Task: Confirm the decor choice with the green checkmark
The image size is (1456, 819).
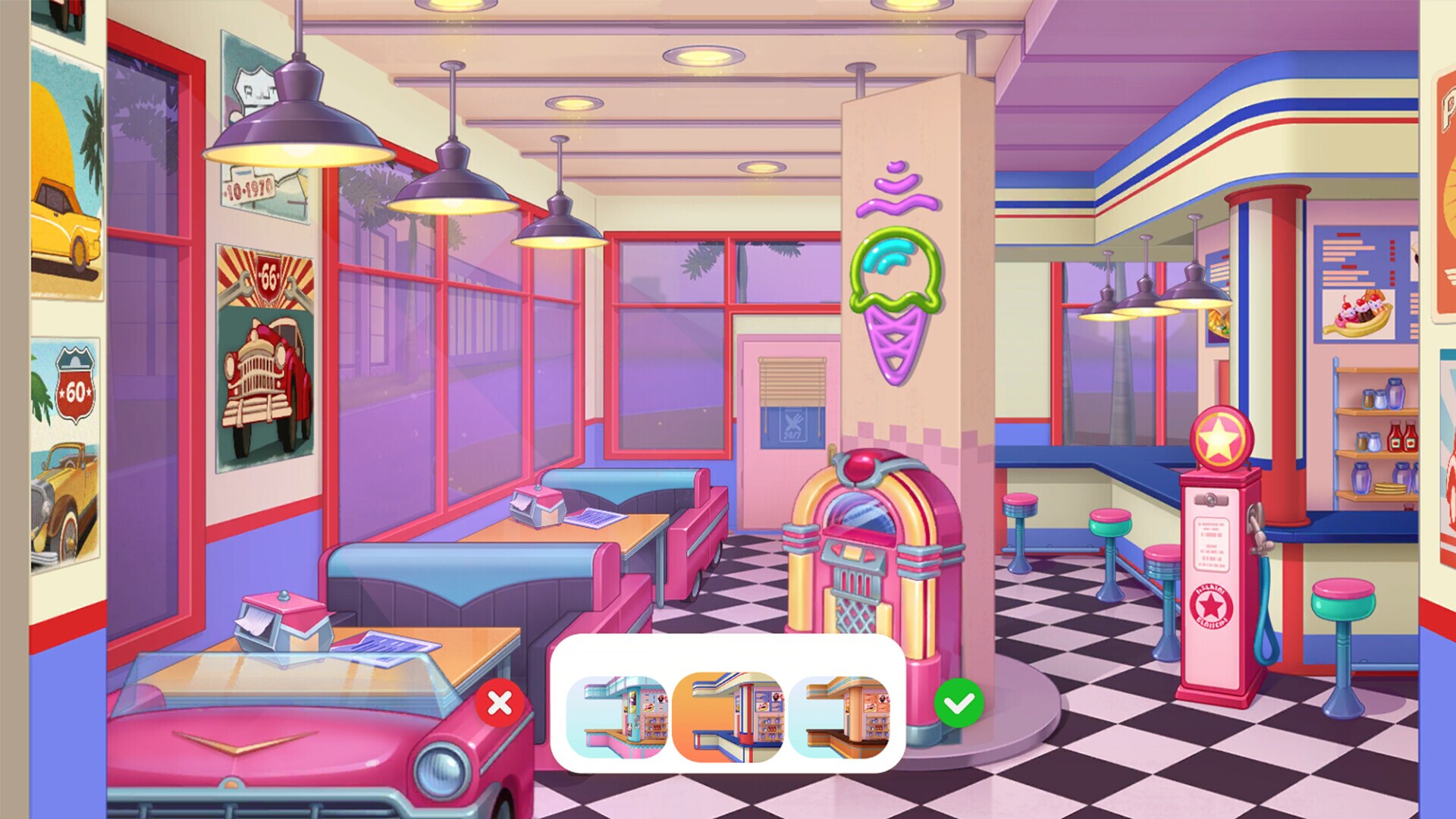Action: [961, 704]
